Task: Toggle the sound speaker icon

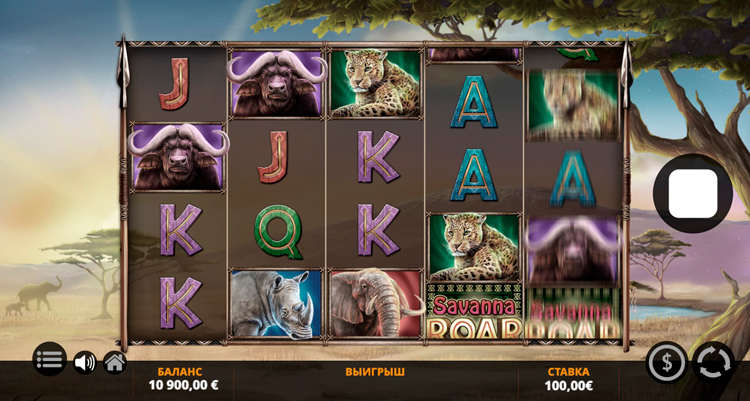Action: click(85, 362)
